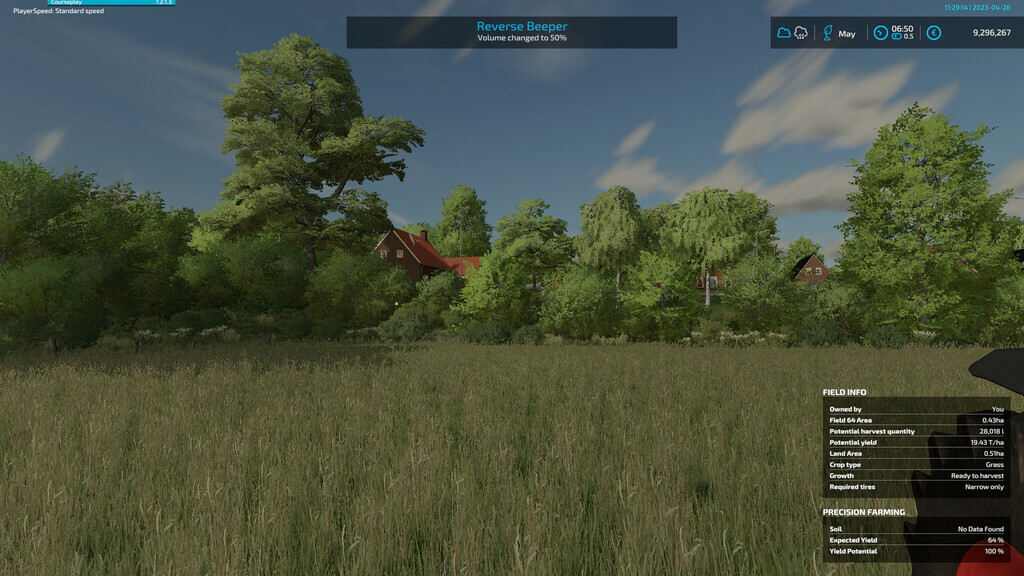Click the euro money icon

(x=934, y=33)
